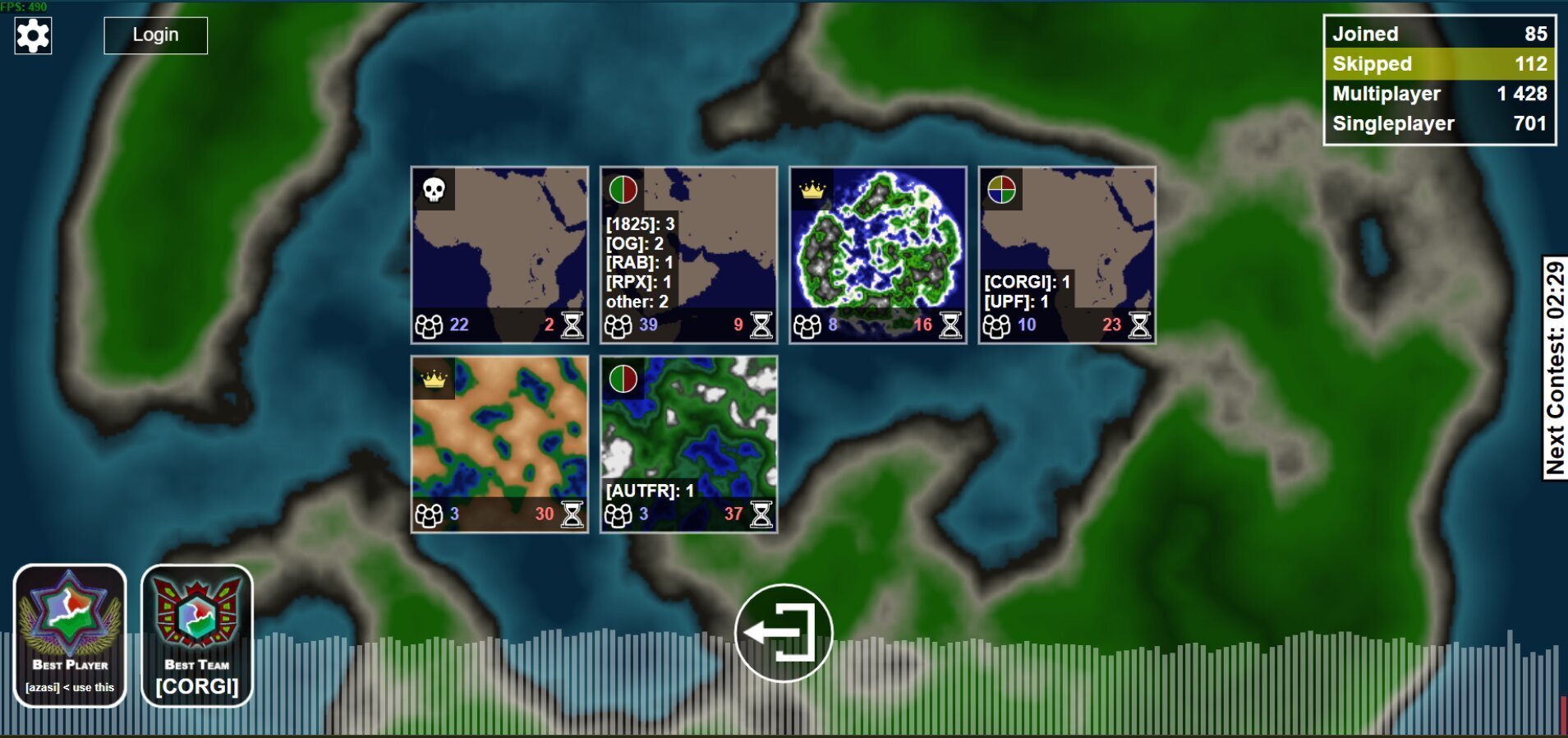This screenshot has height=738, width=1568.
Task: Select the crowned desert map lobby
Action: pos(499,444)
